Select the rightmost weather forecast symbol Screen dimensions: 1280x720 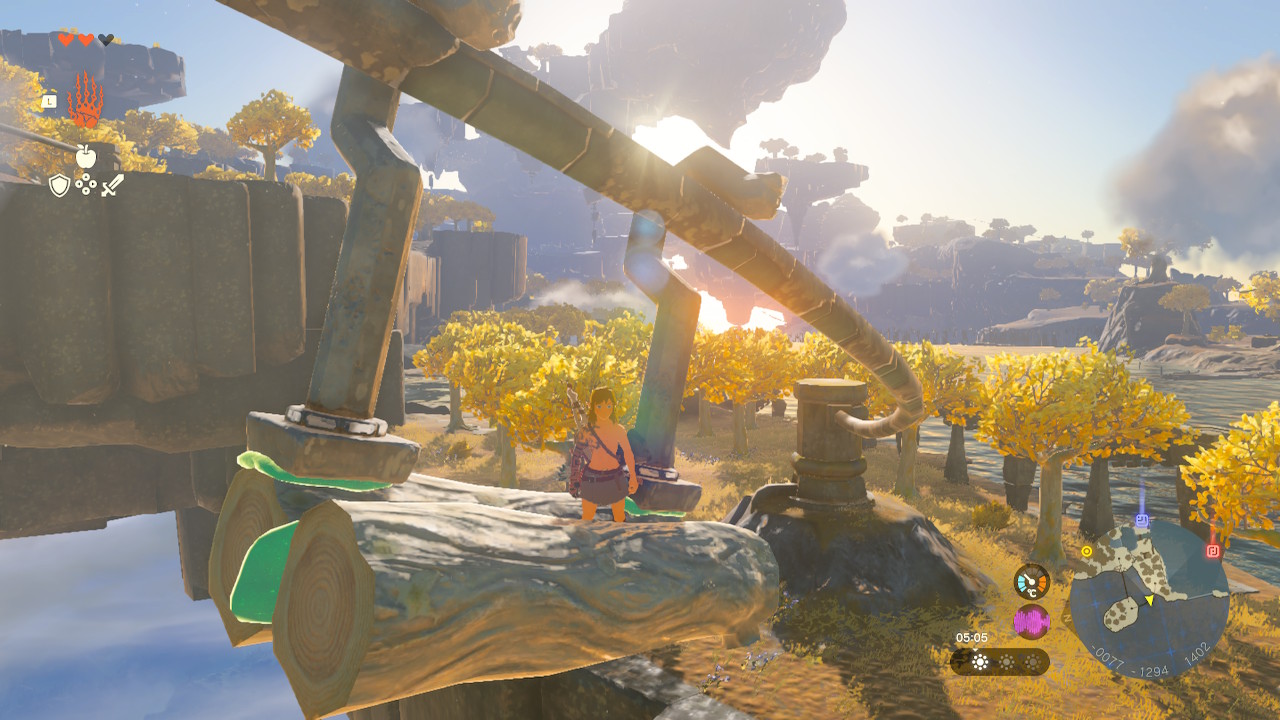point(1033,661)
